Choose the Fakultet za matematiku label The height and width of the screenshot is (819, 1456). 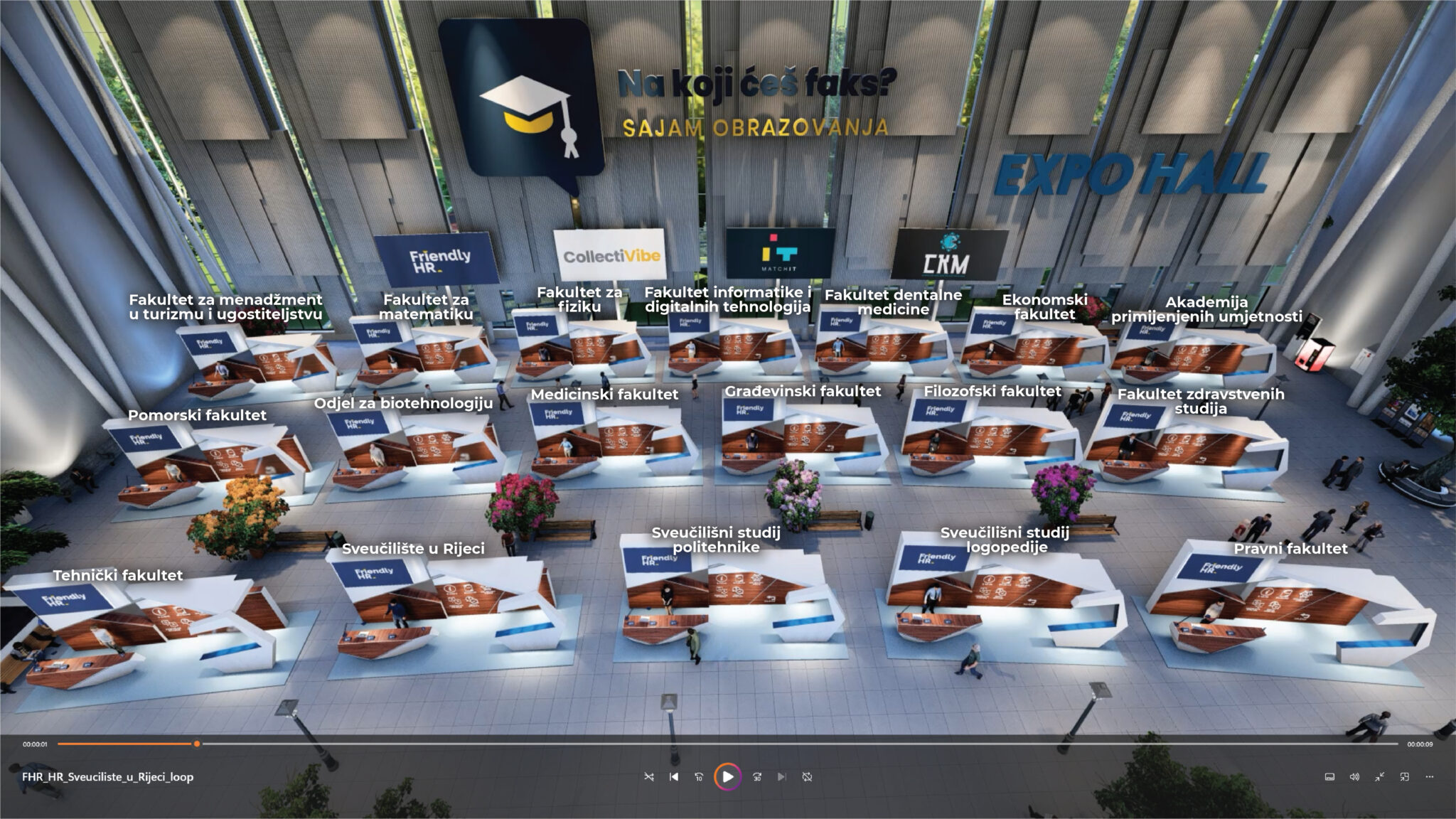click(426, 307)
